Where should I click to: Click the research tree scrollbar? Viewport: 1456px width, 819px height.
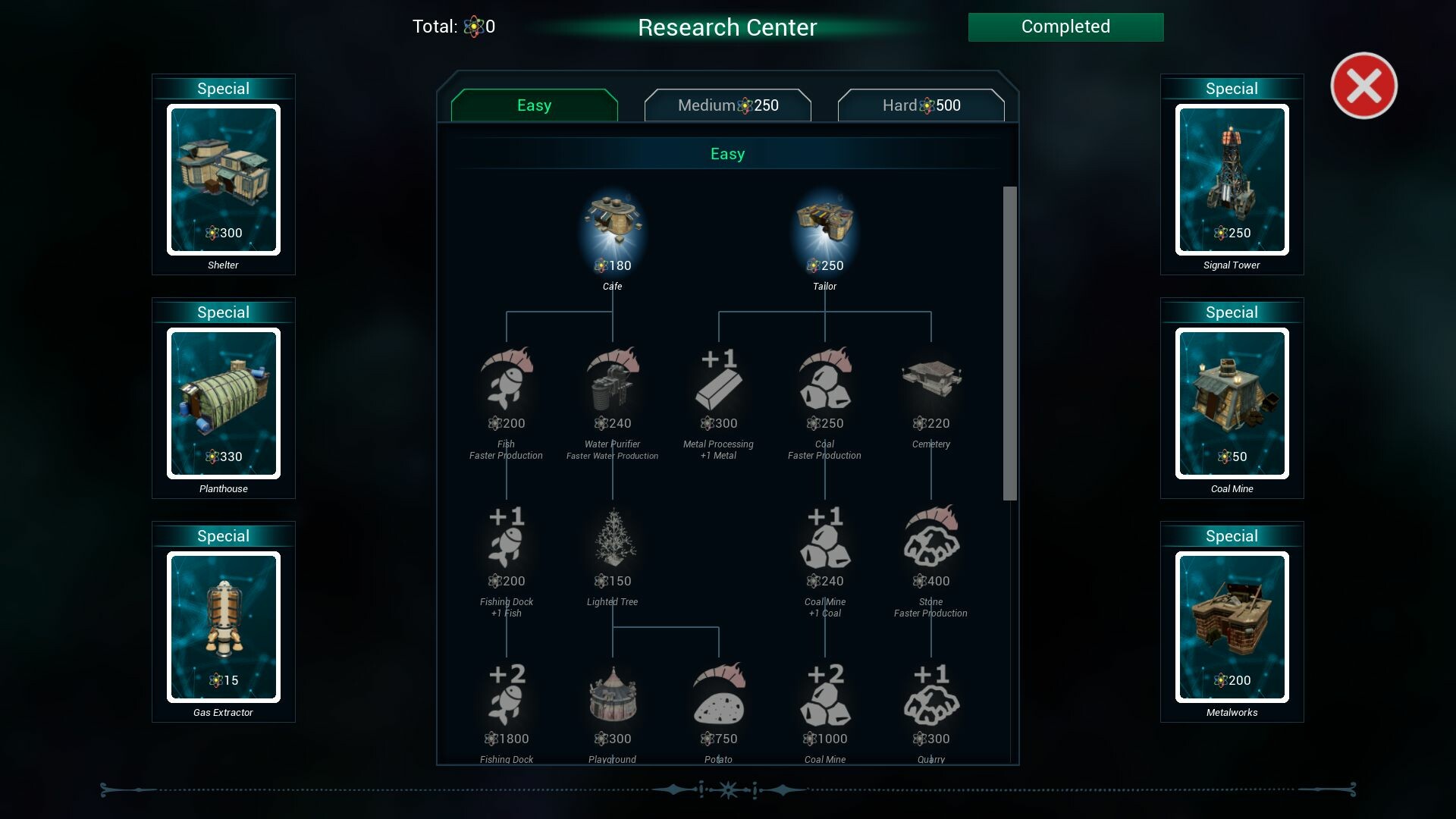coord(1009,343)
